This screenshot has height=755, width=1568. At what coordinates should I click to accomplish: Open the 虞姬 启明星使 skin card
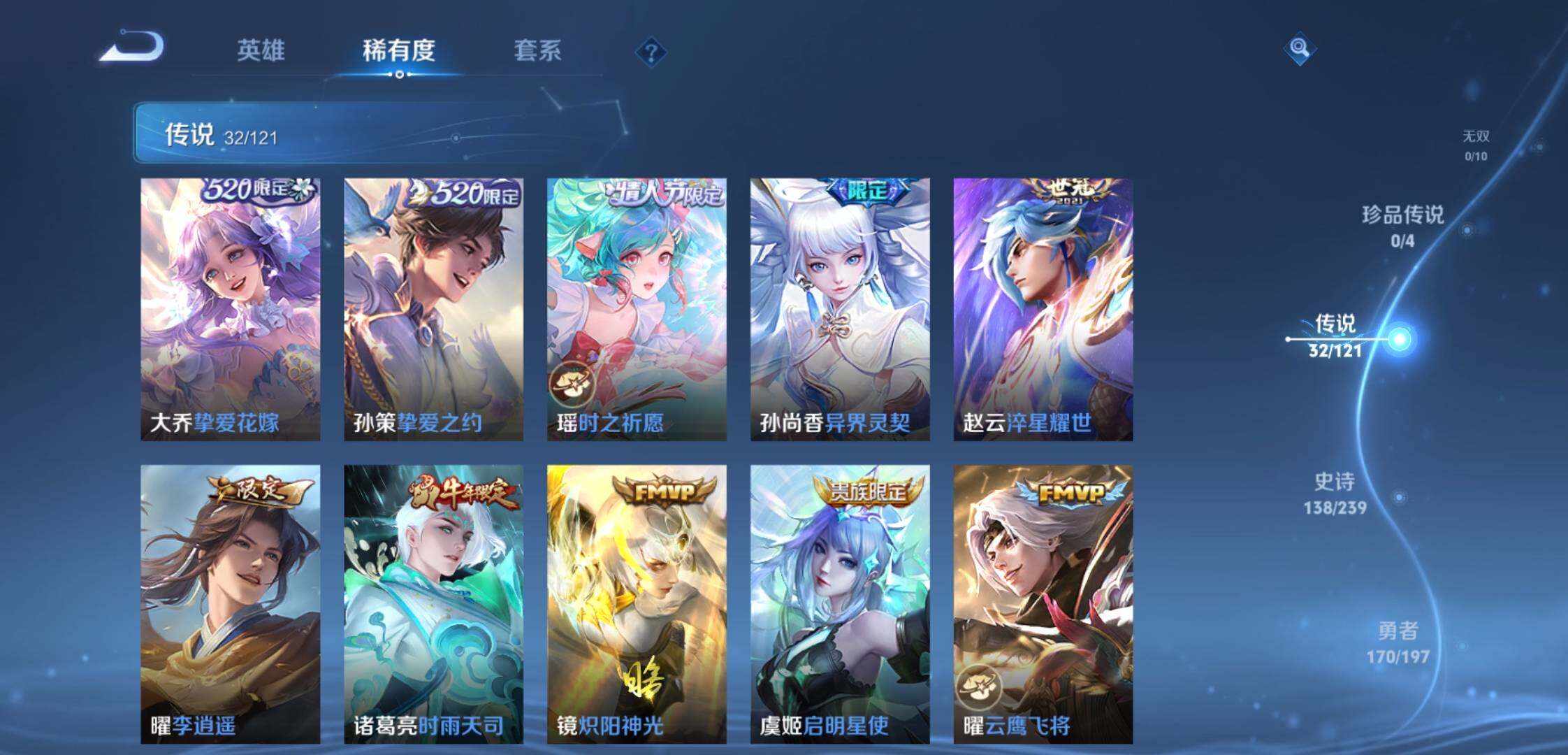[840, 604]
